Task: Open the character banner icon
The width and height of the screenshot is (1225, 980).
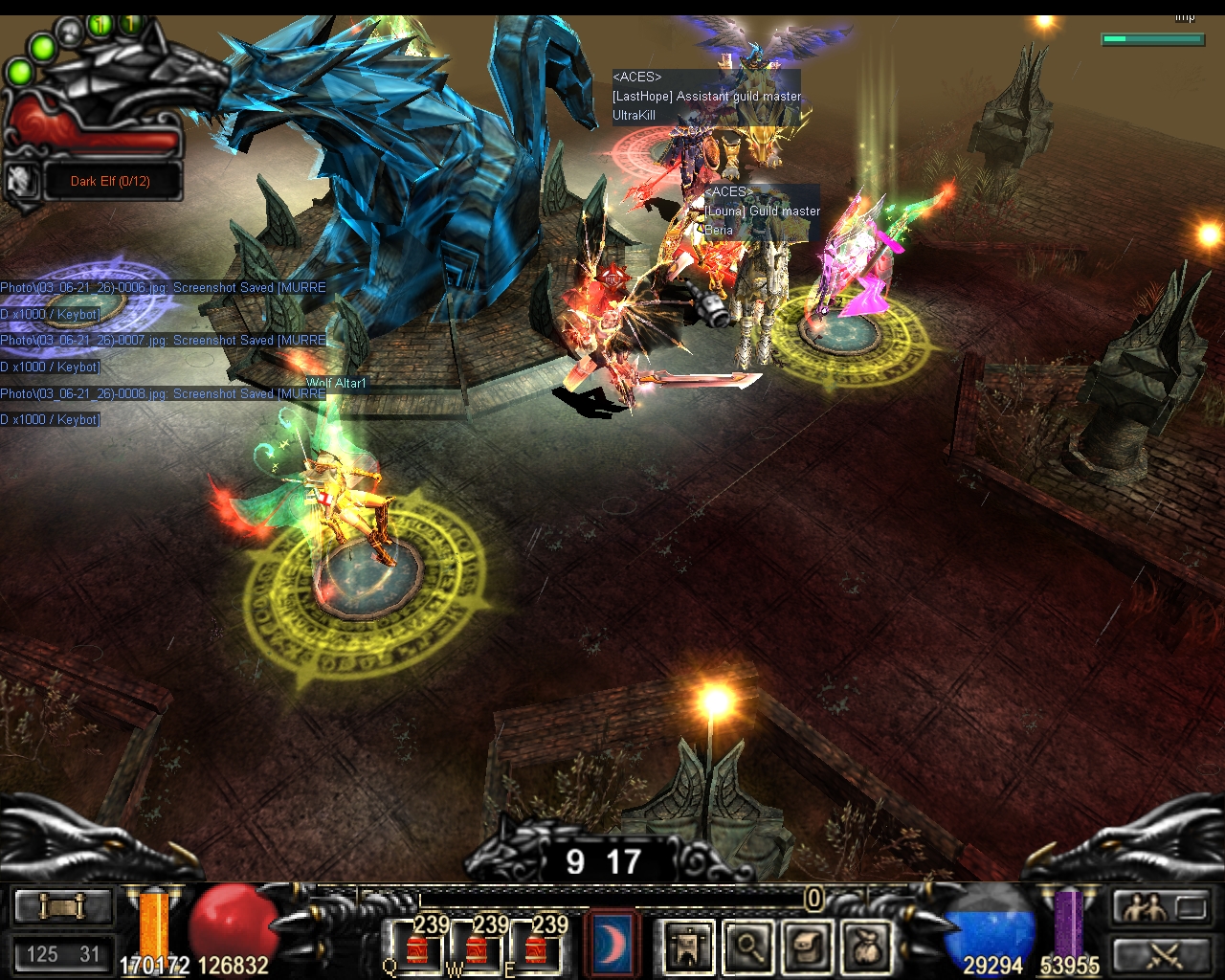Action: tap(689, 946)
